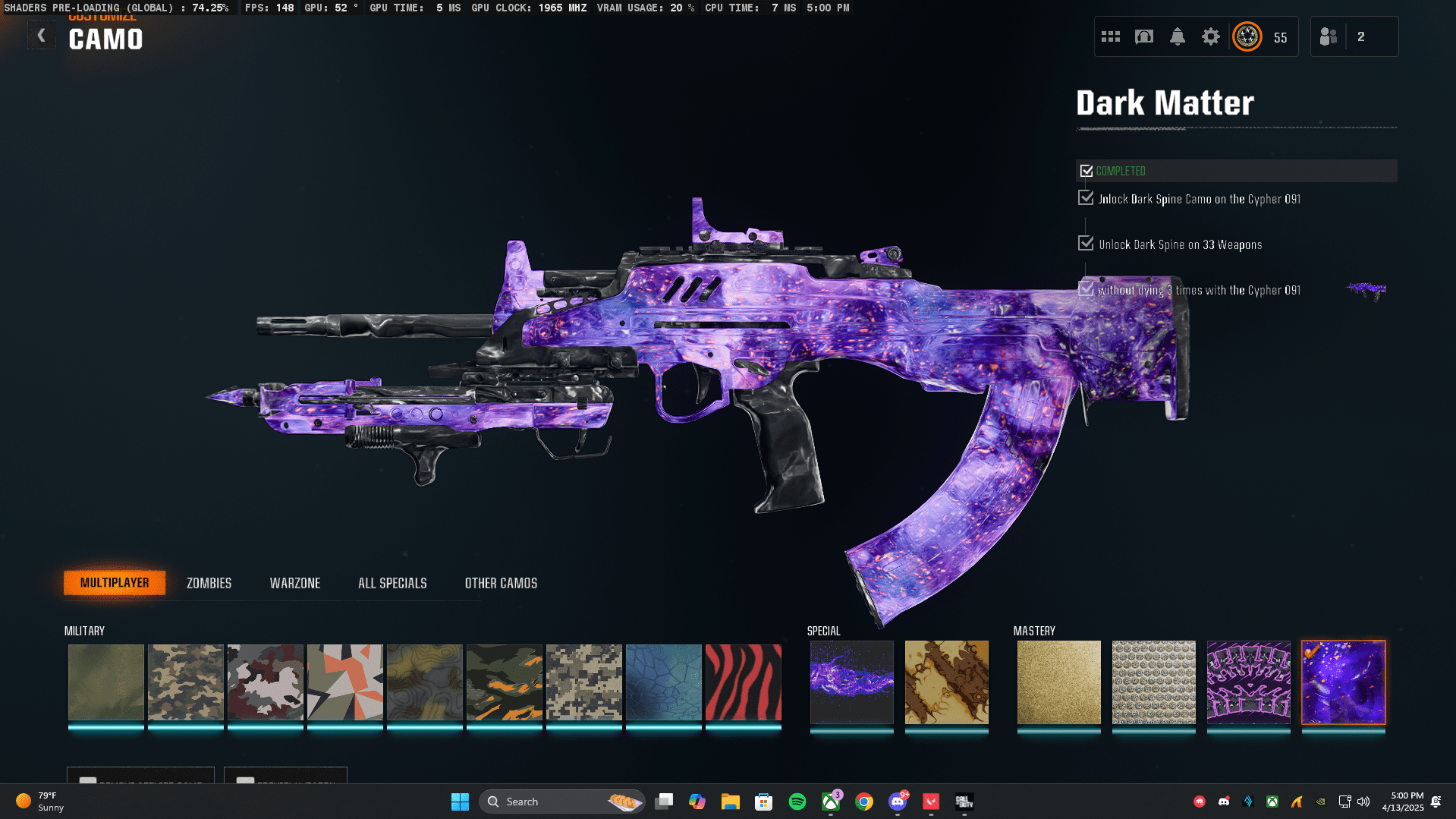Screen dimensions: 1456x819
Task: Open the social friends panel
Action: [1327, 36]
